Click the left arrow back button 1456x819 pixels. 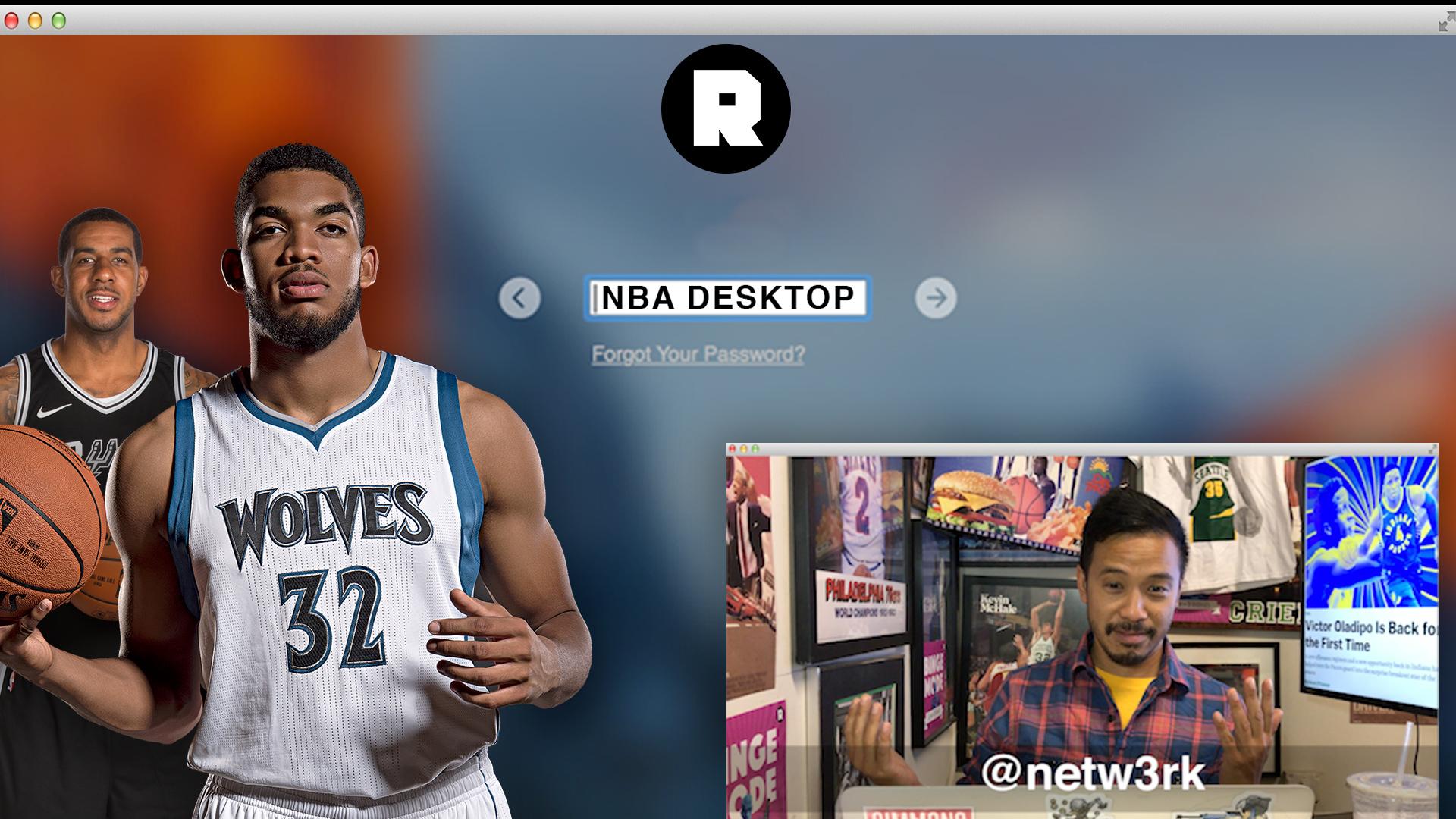click(x=519, y=298)
